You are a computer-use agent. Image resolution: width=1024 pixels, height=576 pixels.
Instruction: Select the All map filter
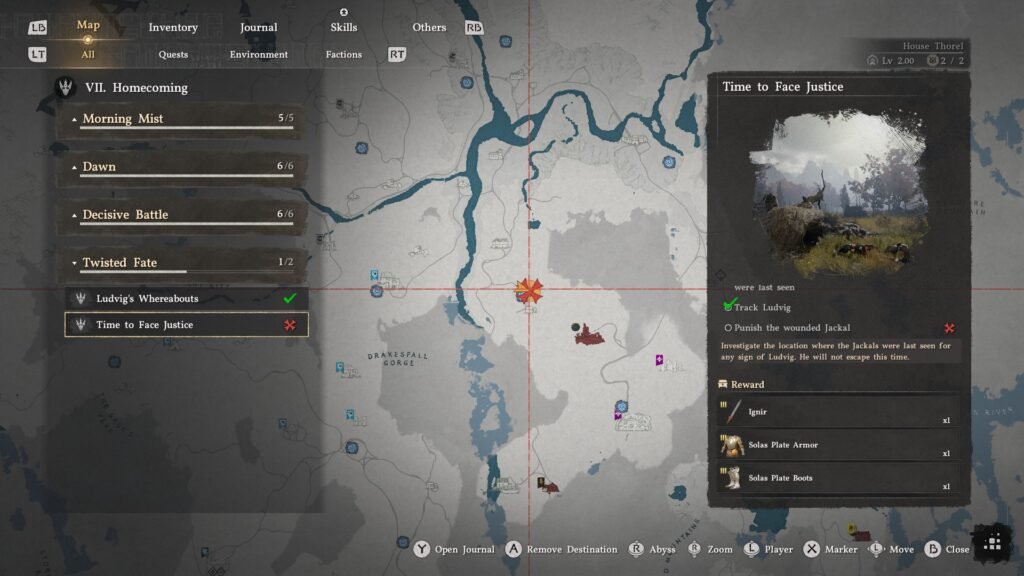88,55
